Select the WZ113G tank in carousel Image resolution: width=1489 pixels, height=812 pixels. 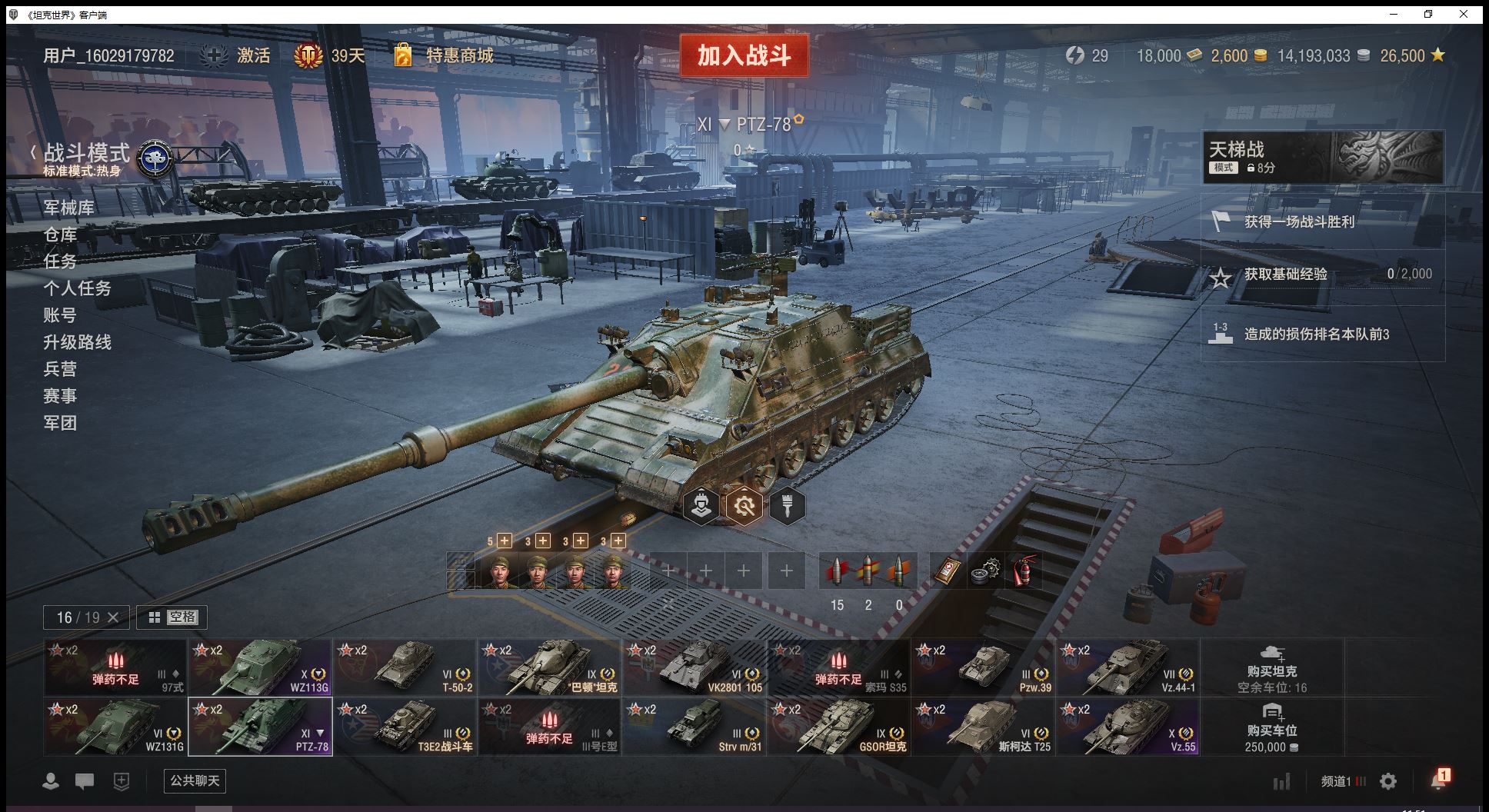coord(260,667)
